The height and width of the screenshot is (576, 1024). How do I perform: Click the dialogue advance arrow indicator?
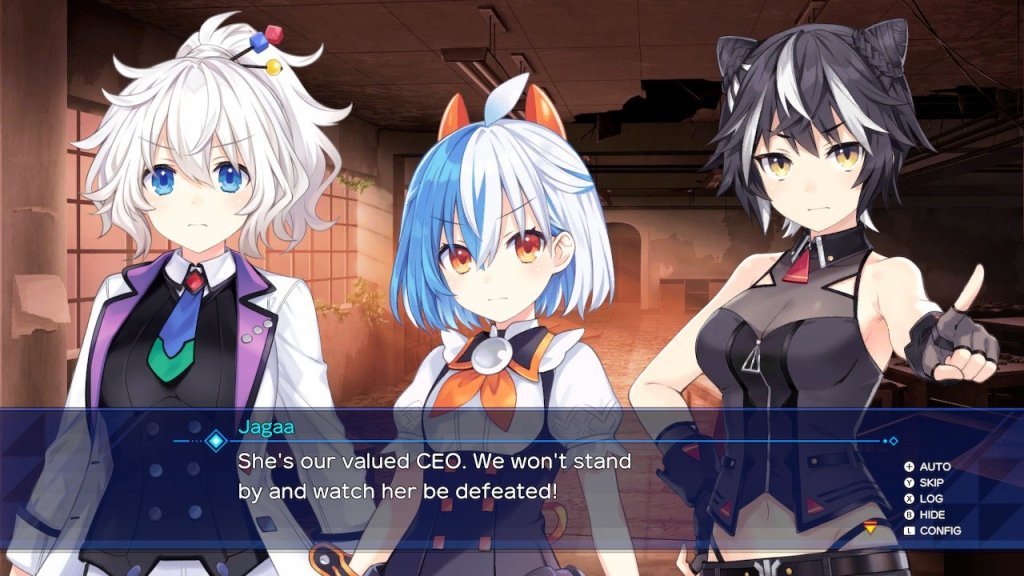[x=869, y=528]
